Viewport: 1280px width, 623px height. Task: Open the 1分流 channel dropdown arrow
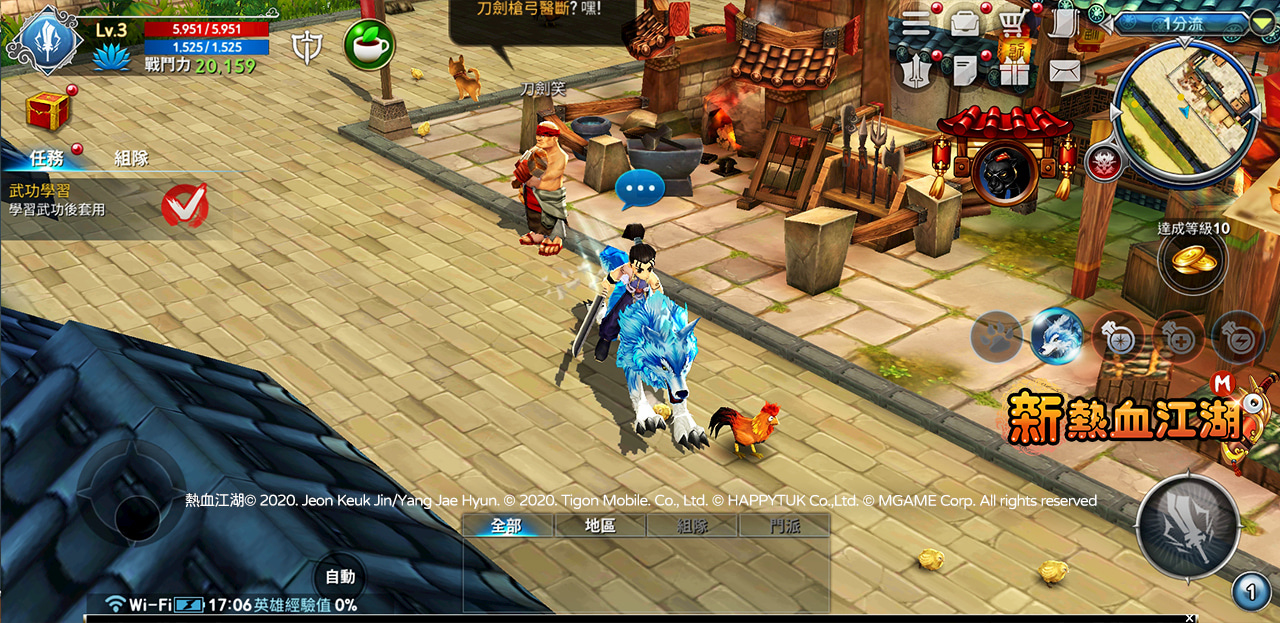(1262, 22)
